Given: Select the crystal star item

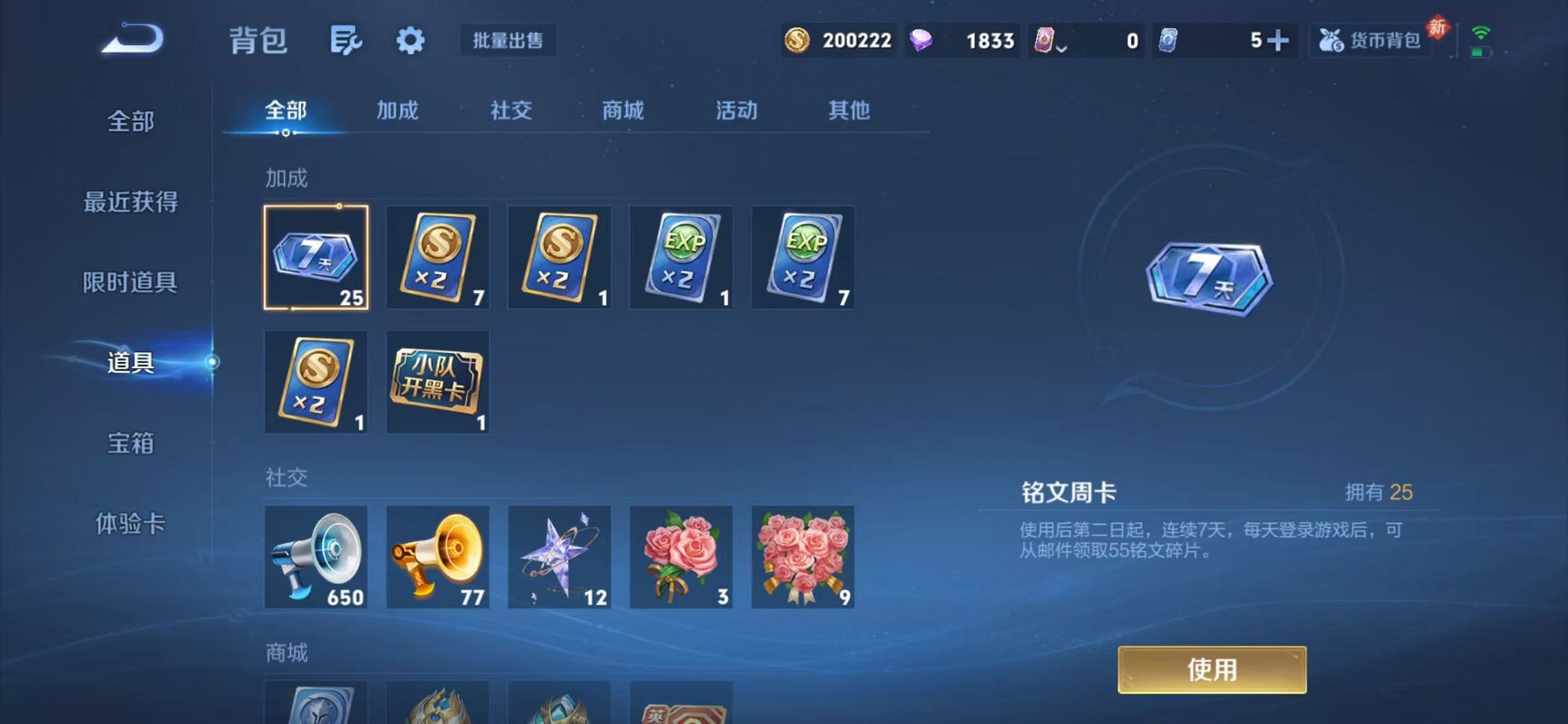Looking at the screenshot, I should pyautogui.click(x=559, y=556).
